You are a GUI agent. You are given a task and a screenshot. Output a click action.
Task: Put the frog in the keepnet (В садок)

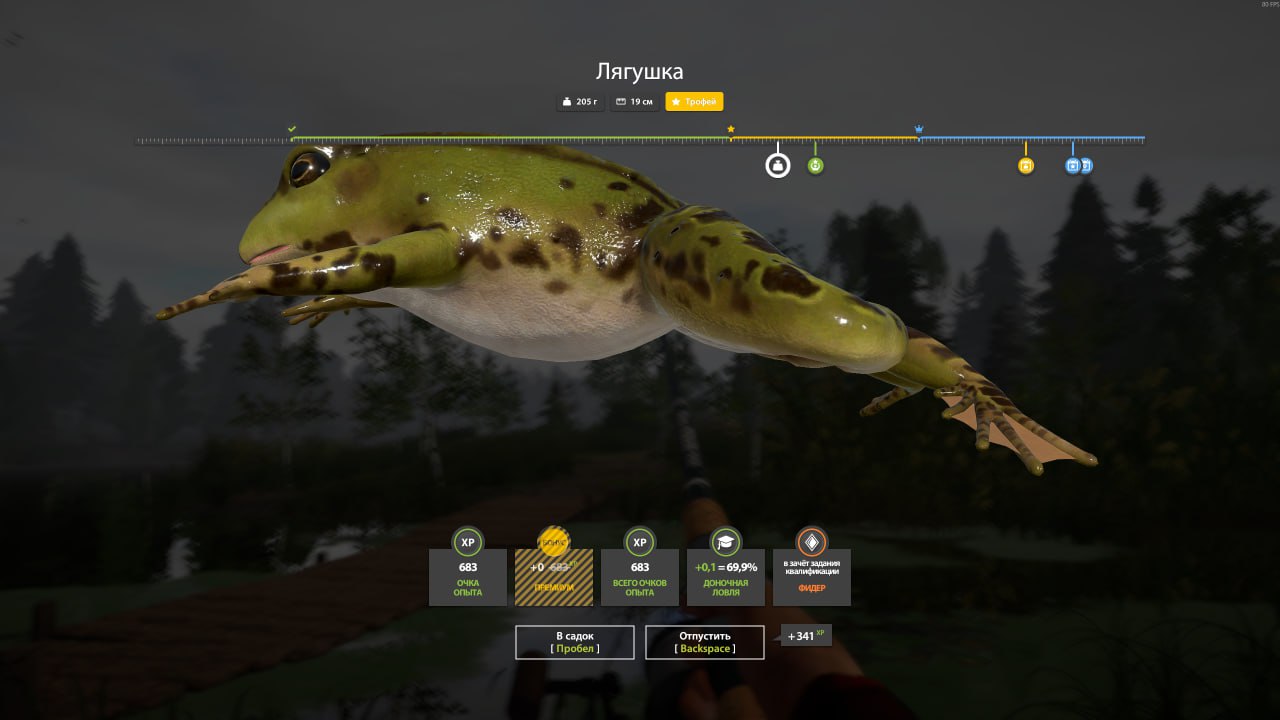pyautogui.click(x=574, y=642)
